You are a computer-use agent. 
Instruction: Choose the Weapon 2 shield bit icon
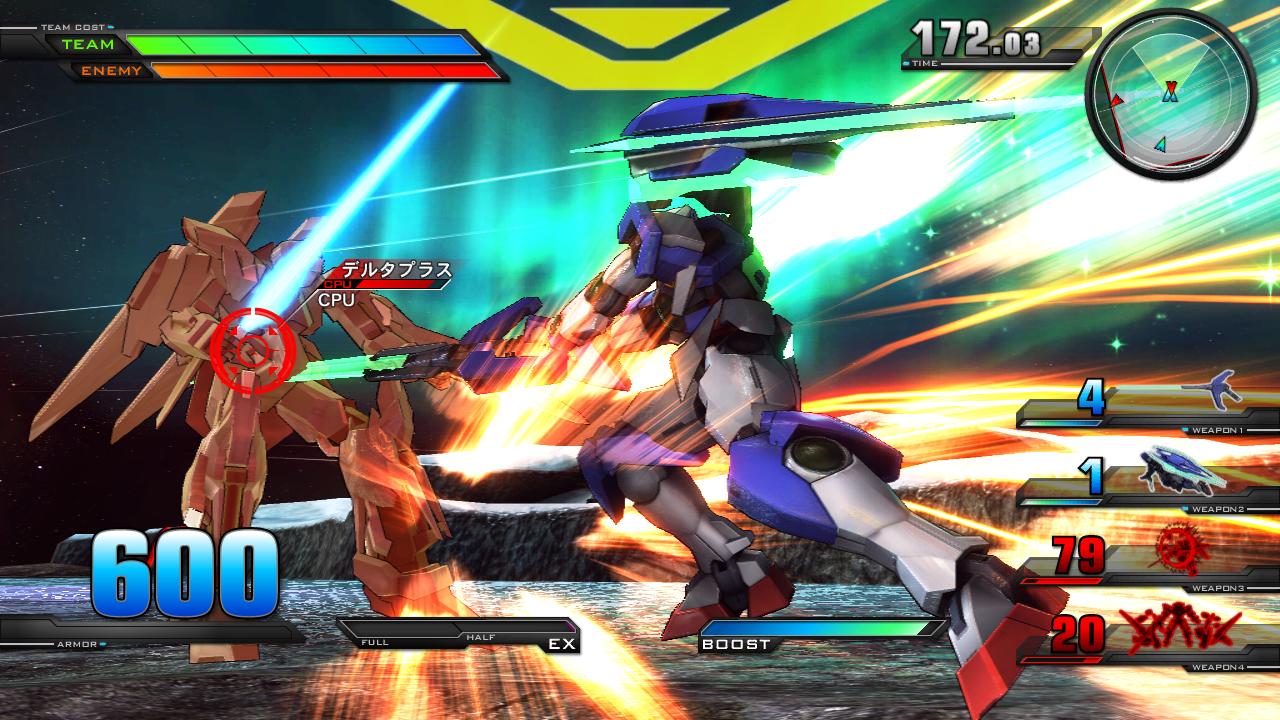coord(1178,470)
